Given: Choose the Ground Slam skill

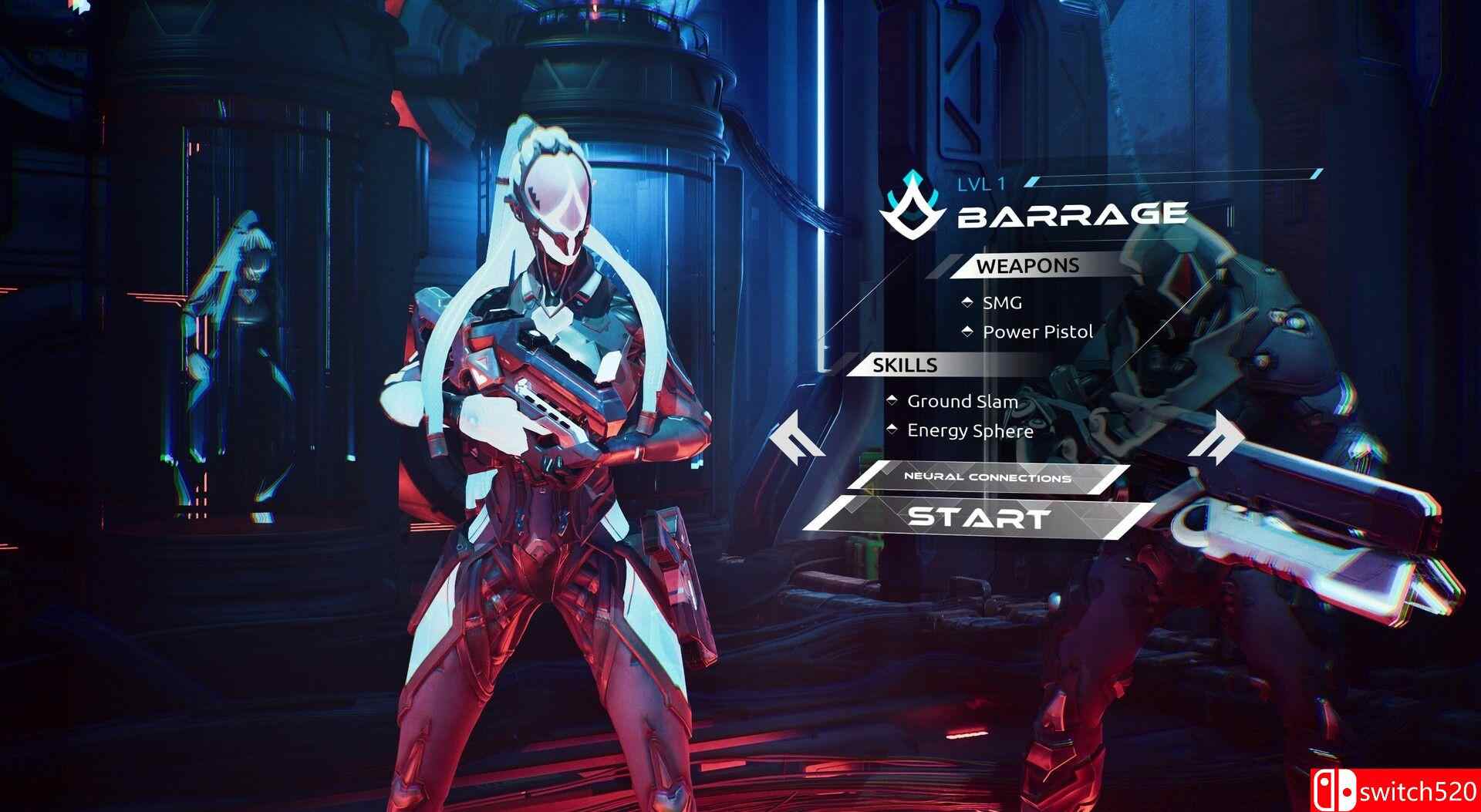Looking at the screenshot, I should [x=961, y=401].
